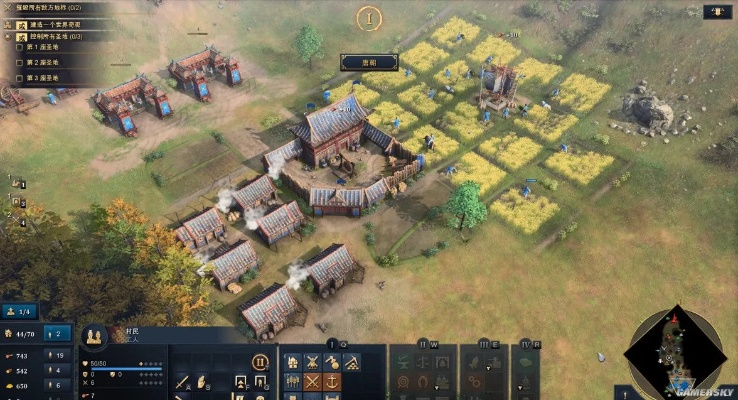Image resolution: width=738 pixels, height=400 pixels.
Task: Choose the crossed-swords barracks building icon
Action: (312, 381)
